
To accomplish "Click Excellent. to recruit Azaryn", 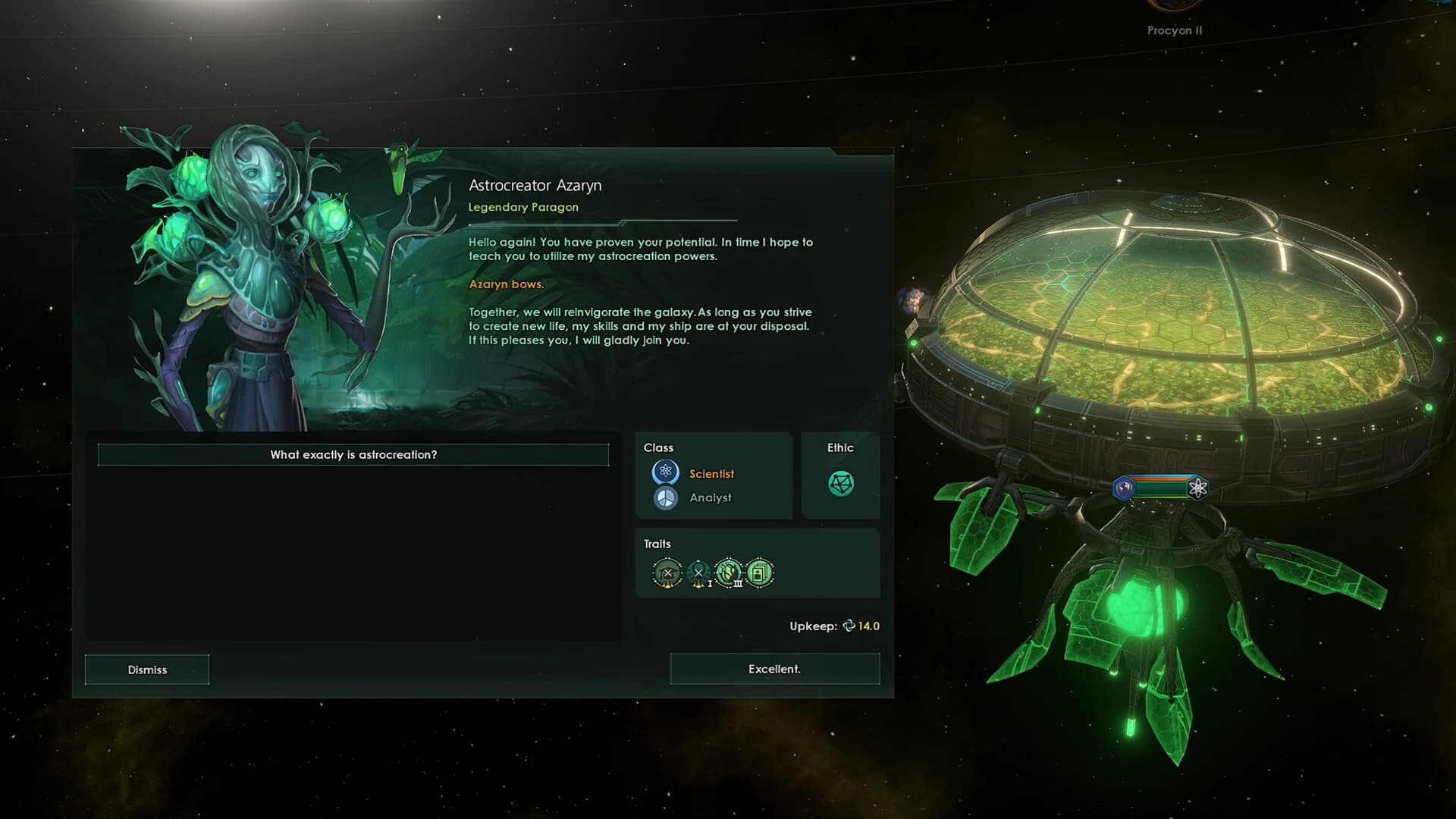I will click(x=774, y=669).
